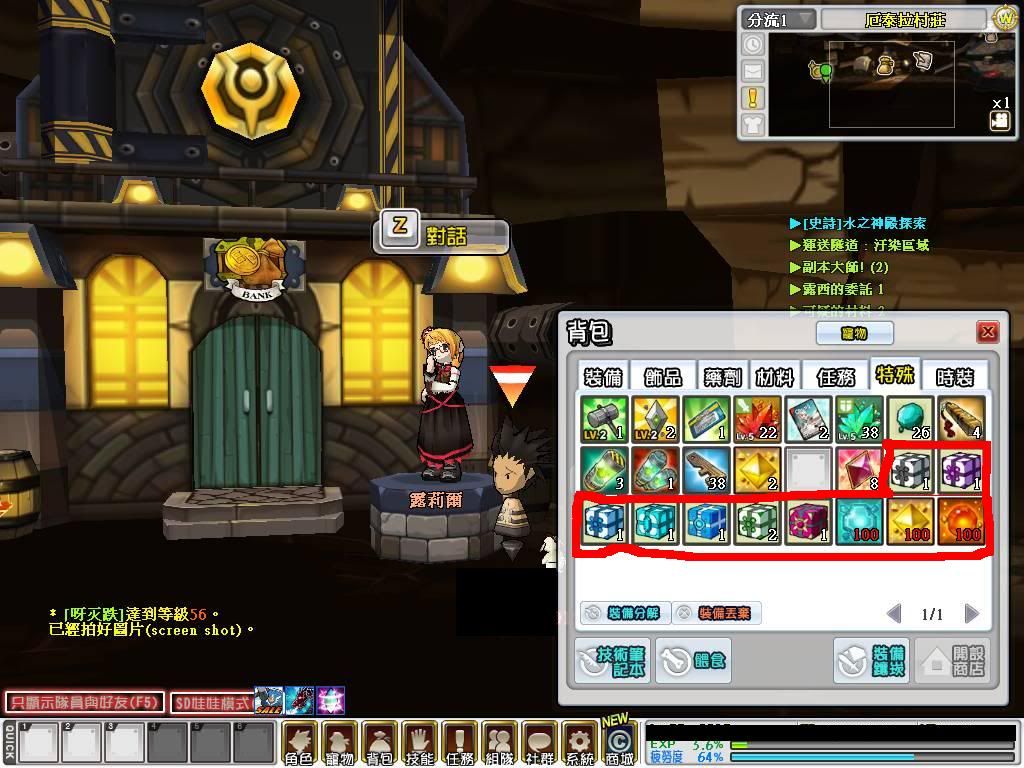Show the 材料 materials tab
The height and width of the screenshot is (768, 1024).
click(x=774, y=376)
